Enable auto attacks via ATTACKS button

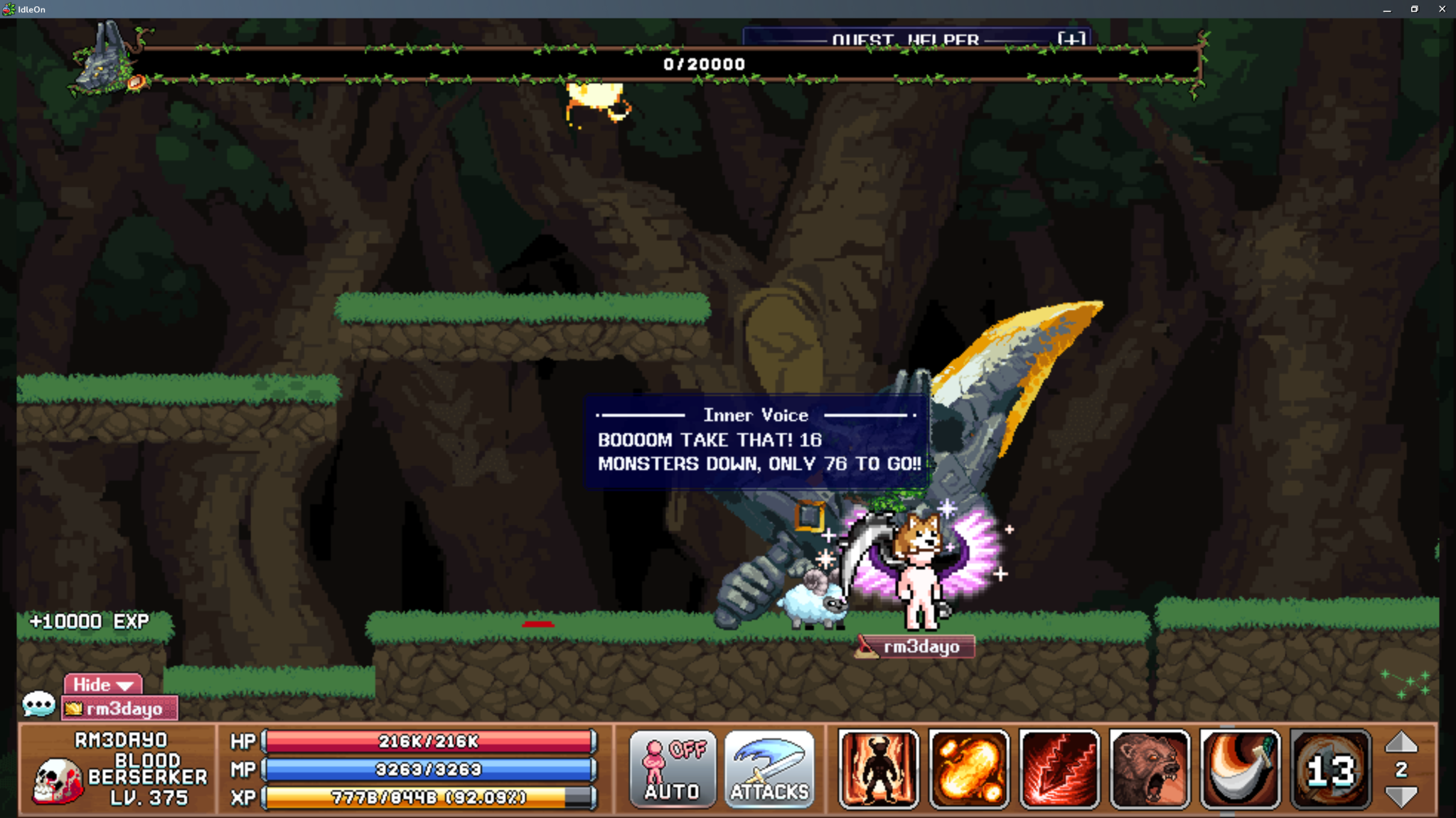point(769,770)
